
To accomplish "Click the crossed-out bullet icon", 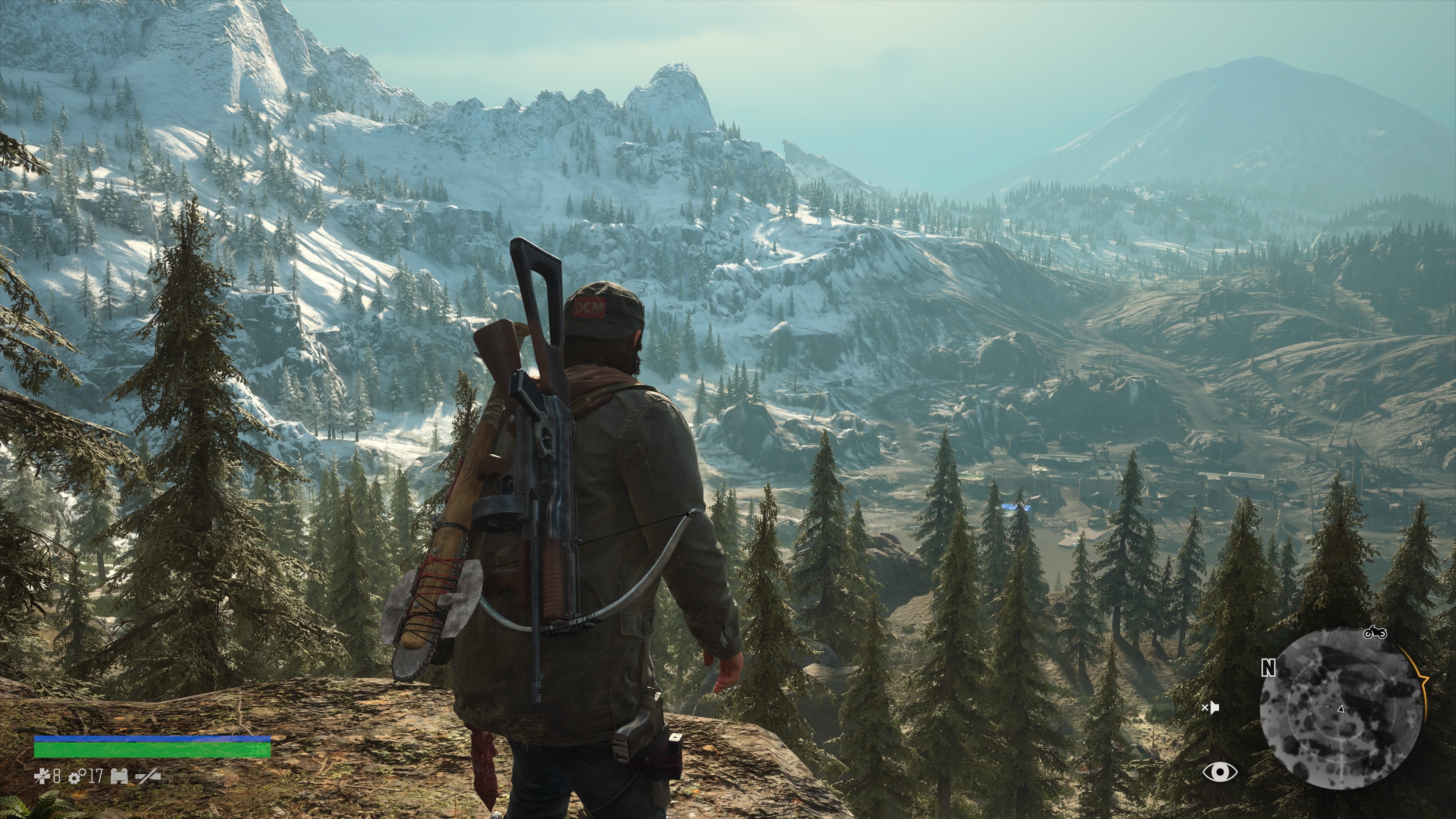I will click(148, 777).
